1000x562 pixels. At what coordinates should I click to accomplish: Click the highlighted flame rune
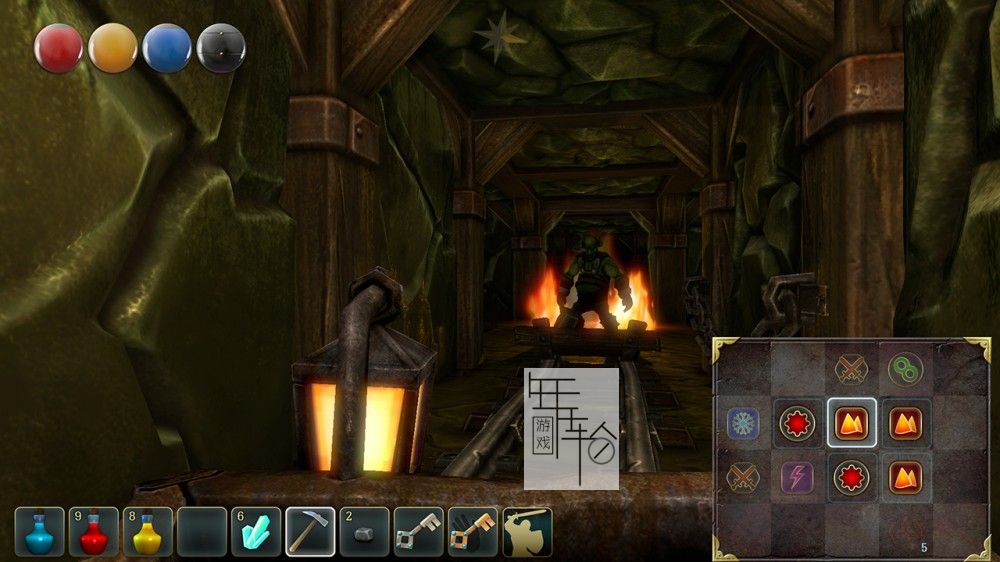[x=852, y=423]
